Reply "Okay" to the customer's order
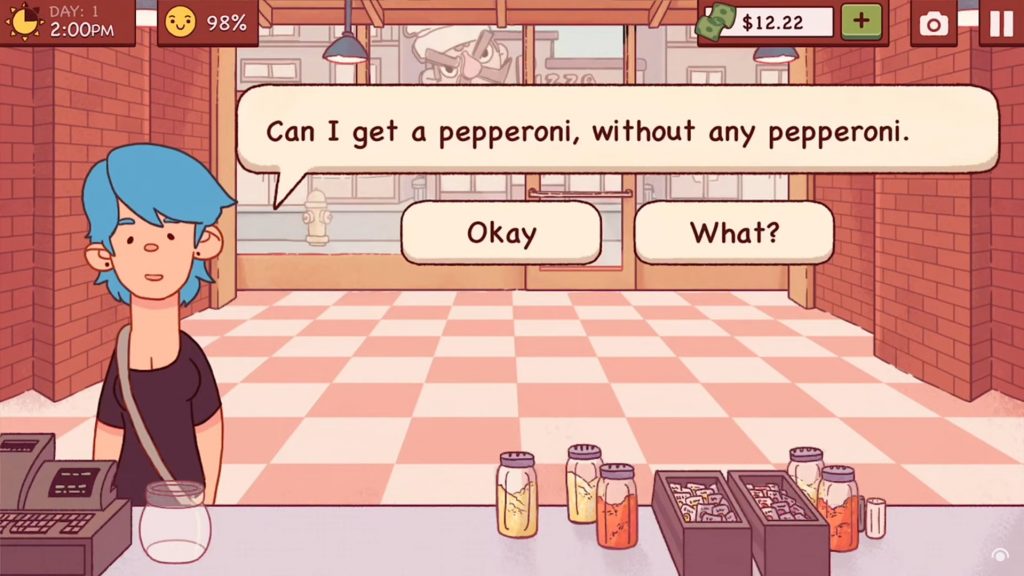This screenshot has width=1024, height=576. (x=501, y=233)
